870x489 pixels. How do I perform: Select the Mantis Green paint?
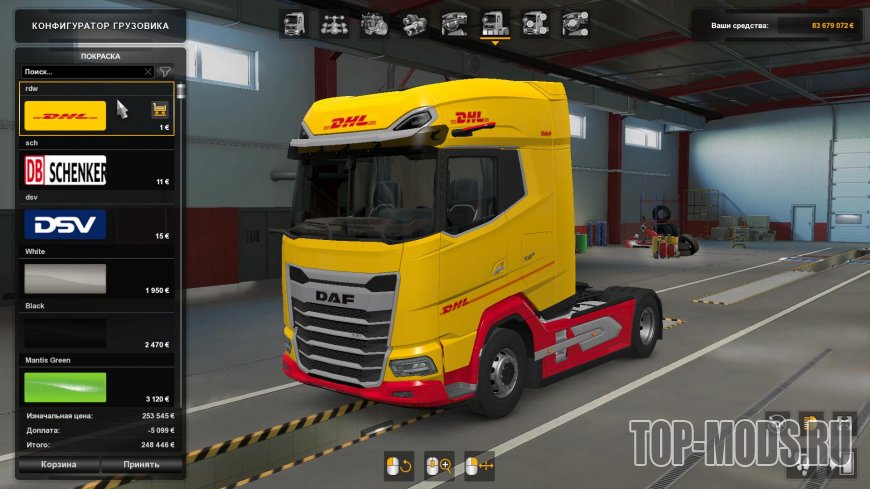[65, 386]
